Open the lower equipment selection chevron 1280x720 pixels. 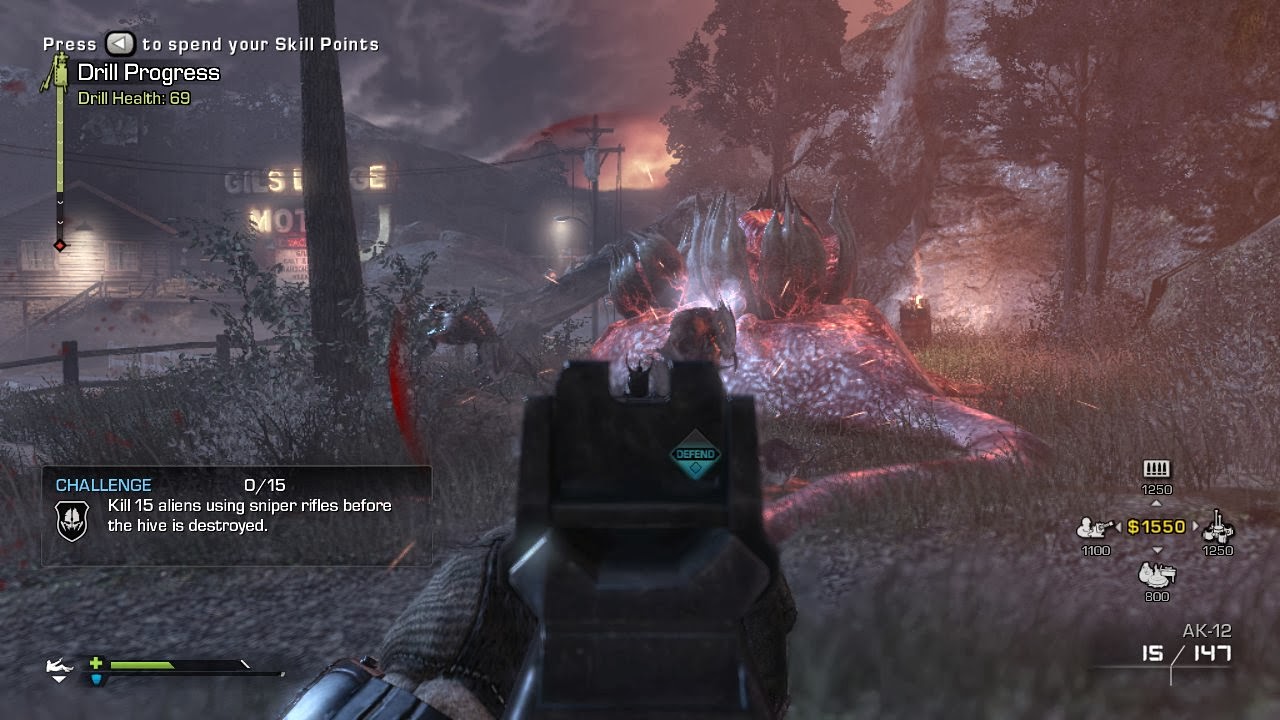(x=1157, y=549)
